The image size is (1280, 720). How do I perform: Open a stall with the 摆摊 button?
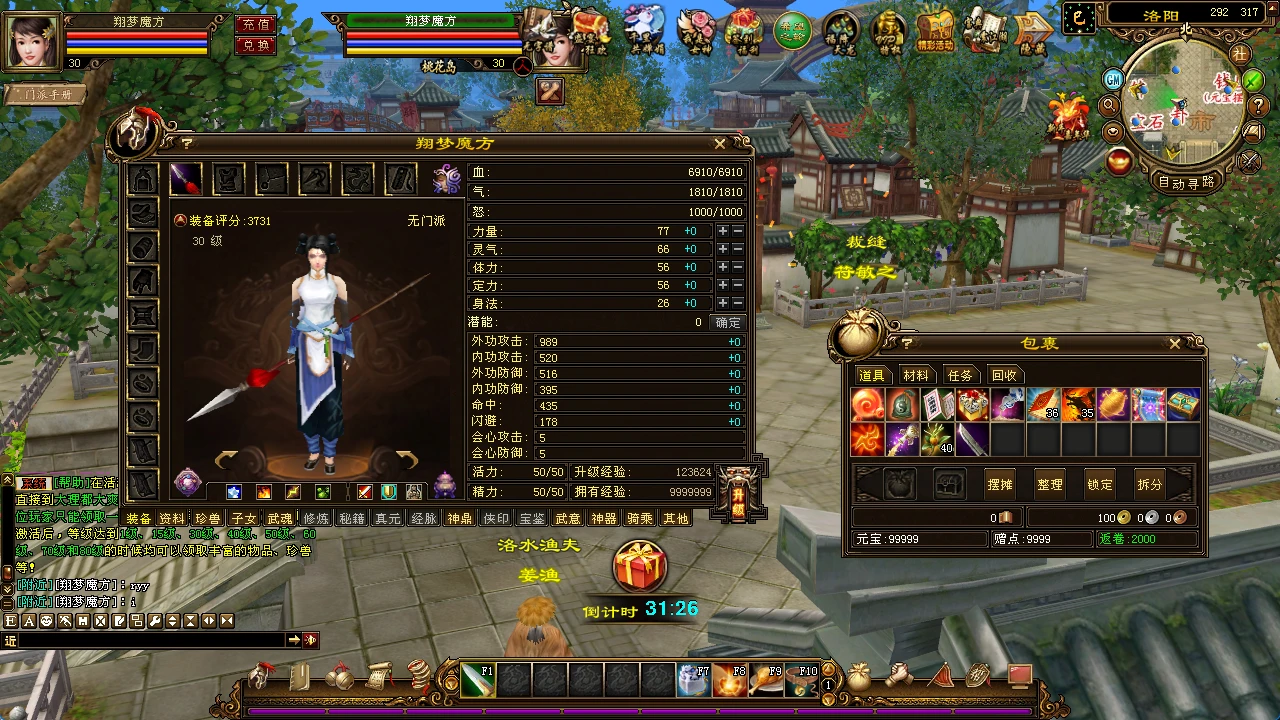click(x=1000, y=484)
